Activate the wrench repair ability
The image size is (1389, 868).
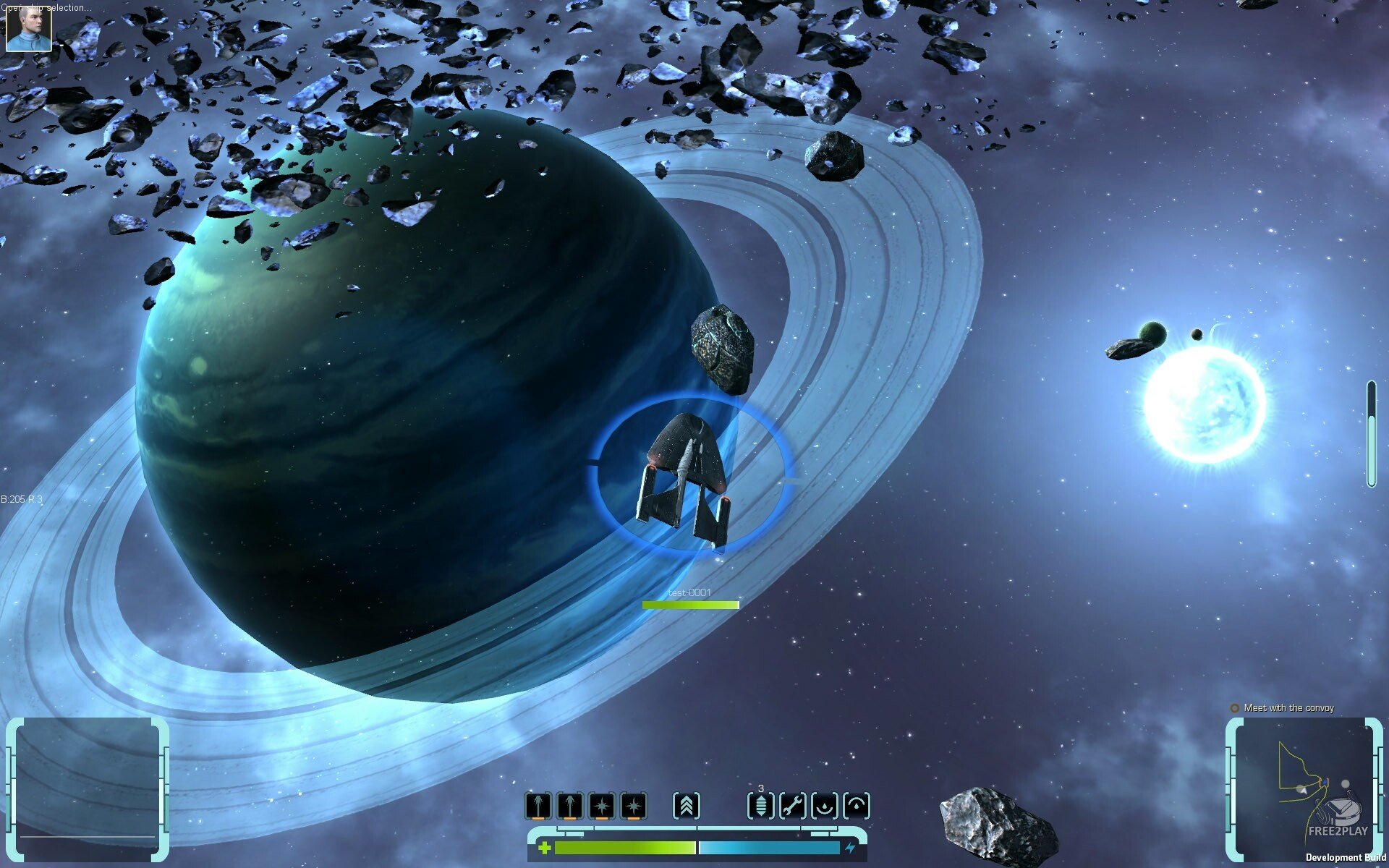[x=792, y=805]
